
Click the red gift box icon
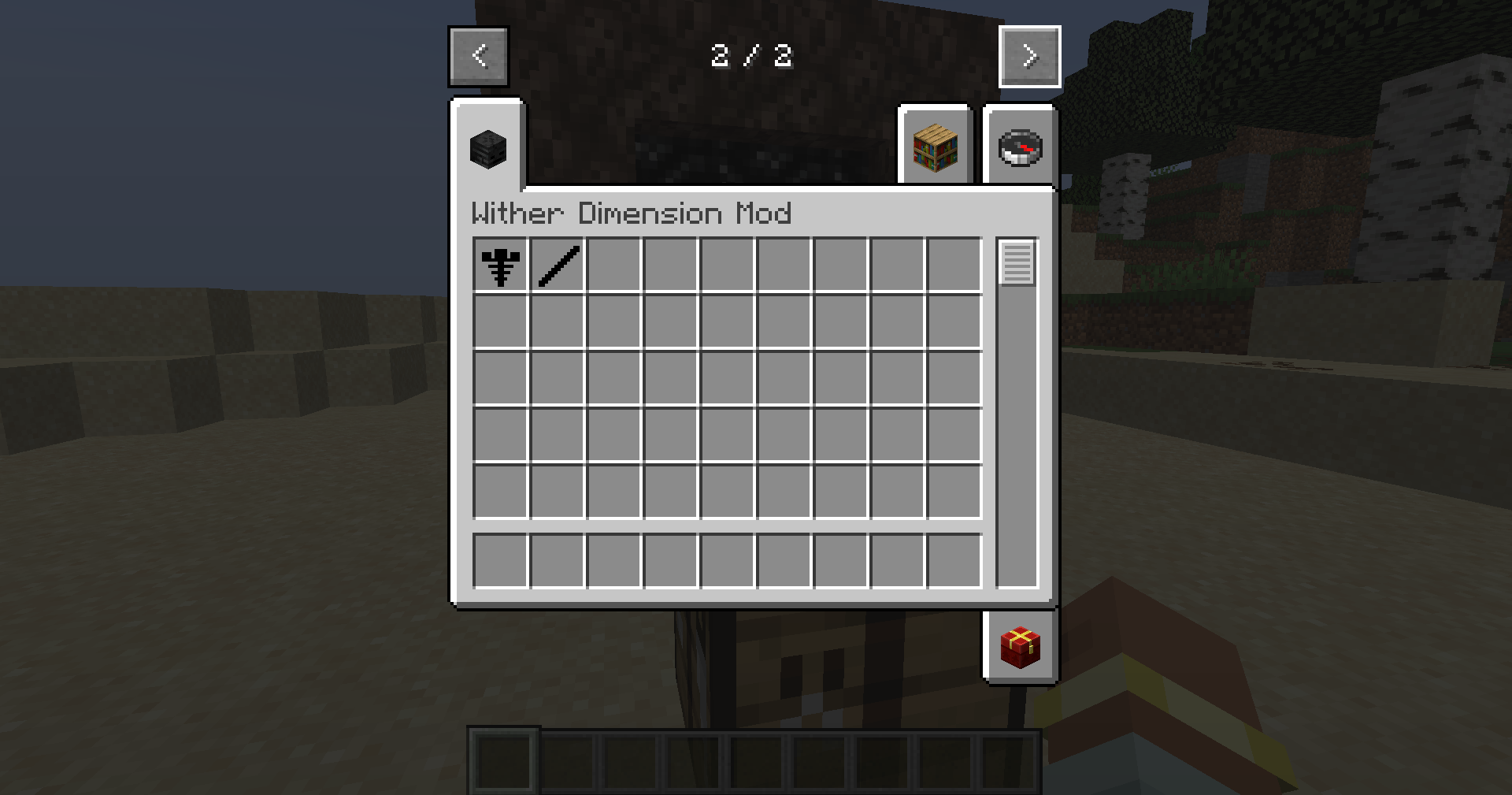pos(1020,648)
